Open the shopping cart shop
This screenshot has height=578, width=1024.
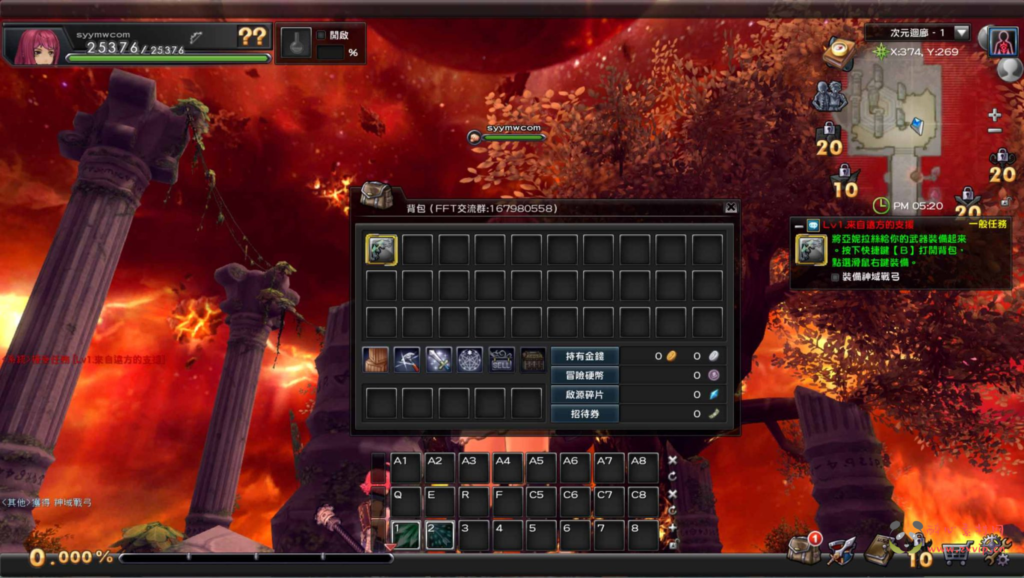pyautogui.click(x=955, y=550)
